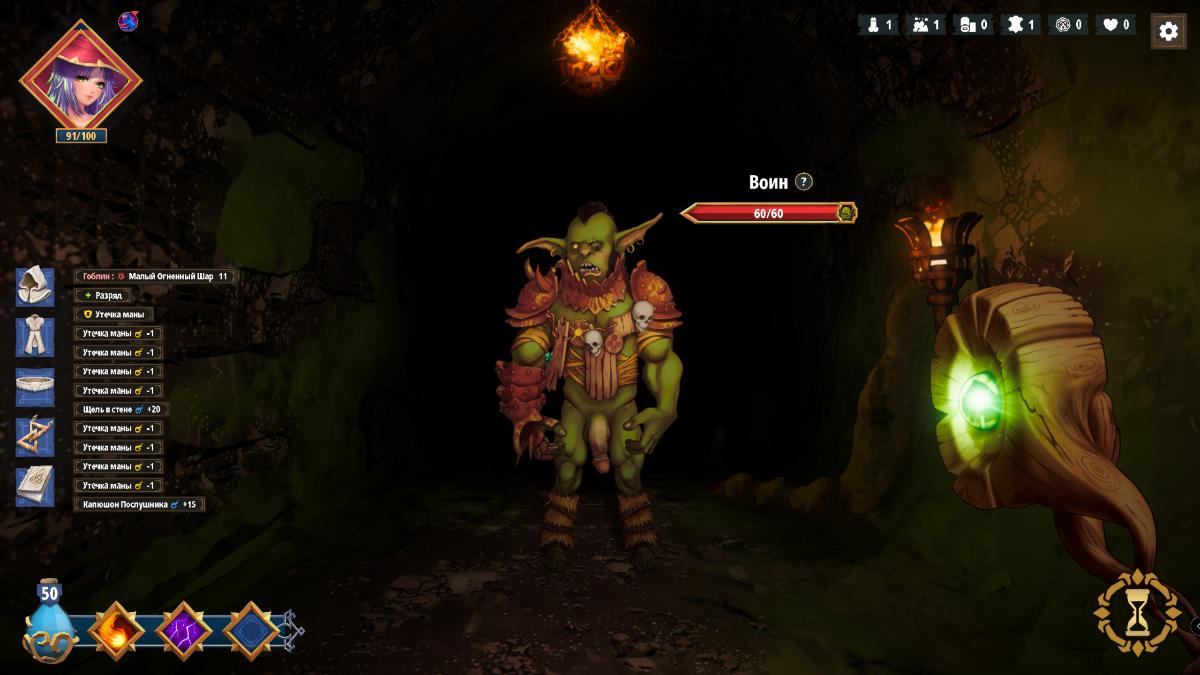Image resolution: width=1200 pixels, height=675 pixels.
Task: Cast the fireball spell
Action: (x=117, y=632)
